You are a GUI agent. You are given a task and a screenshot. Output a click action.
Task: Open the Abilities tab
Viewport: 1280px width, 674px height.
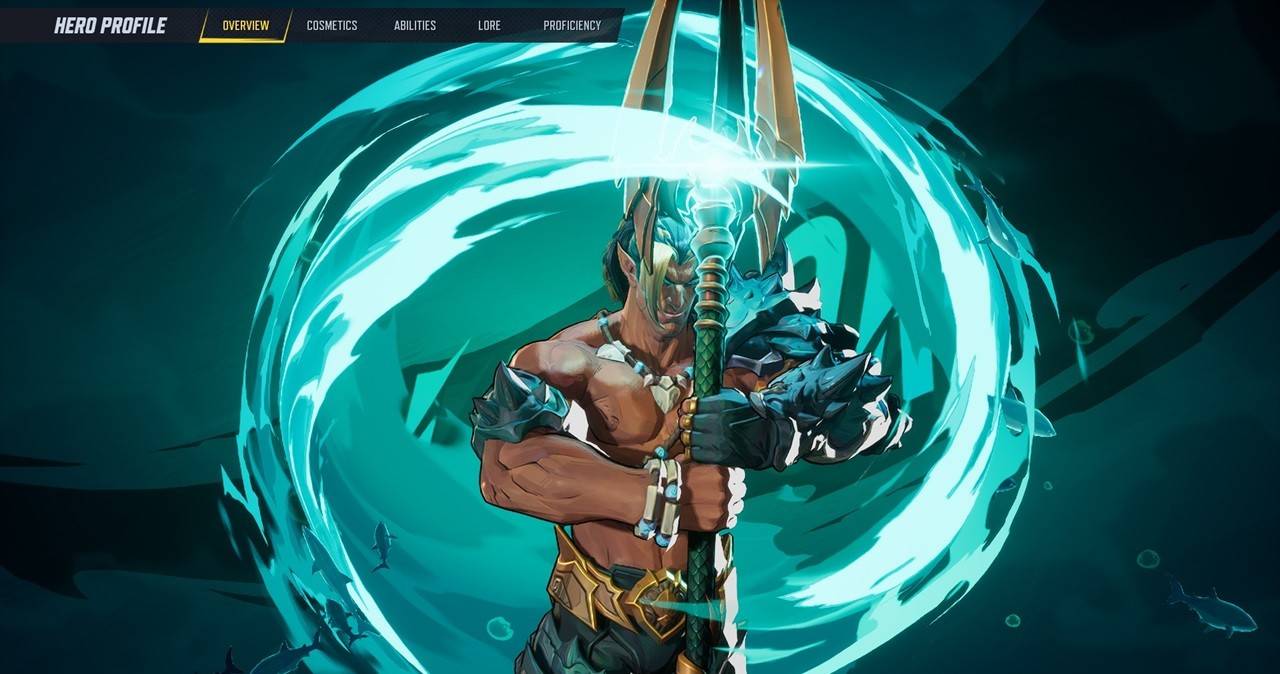(415, 26)
